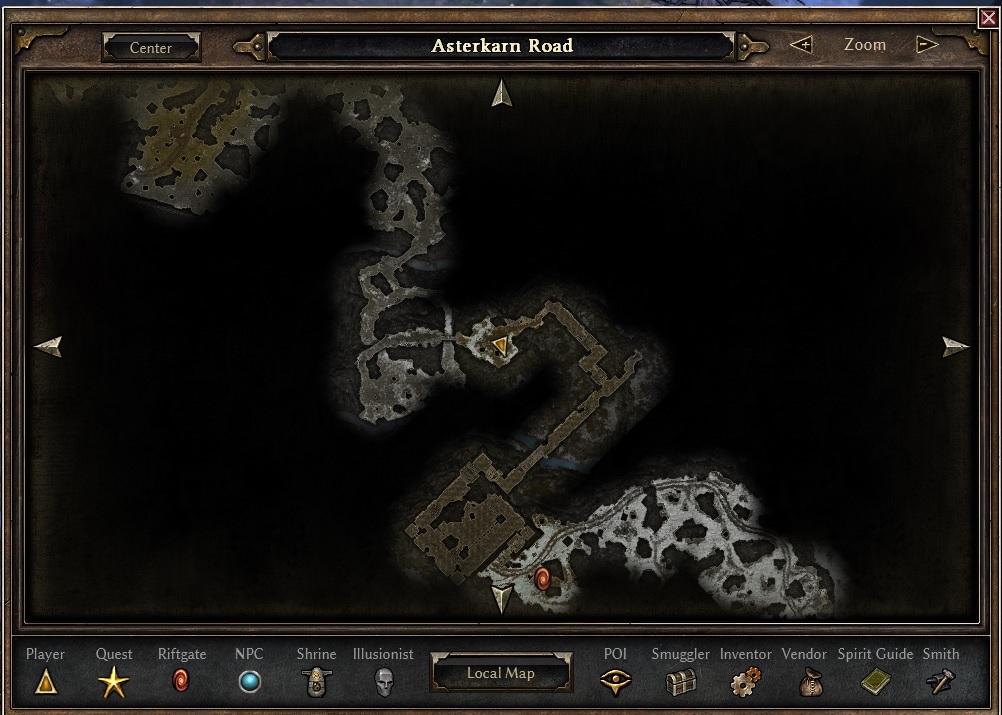Close the map window
This screenshot has width=1002, height=715.
pyautogui.click(x=989, y=18)
